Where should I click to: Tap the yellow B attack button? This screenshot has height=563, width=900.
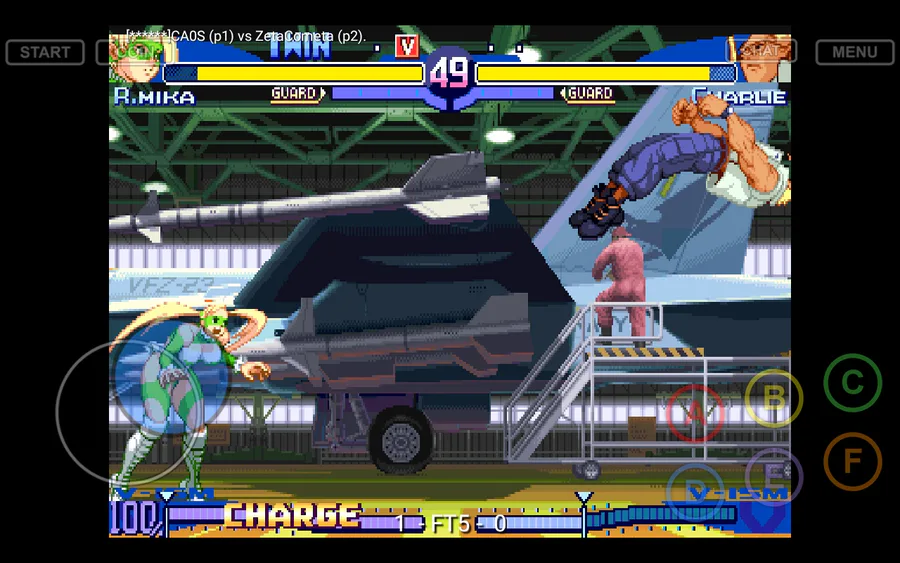pos(773,398)
